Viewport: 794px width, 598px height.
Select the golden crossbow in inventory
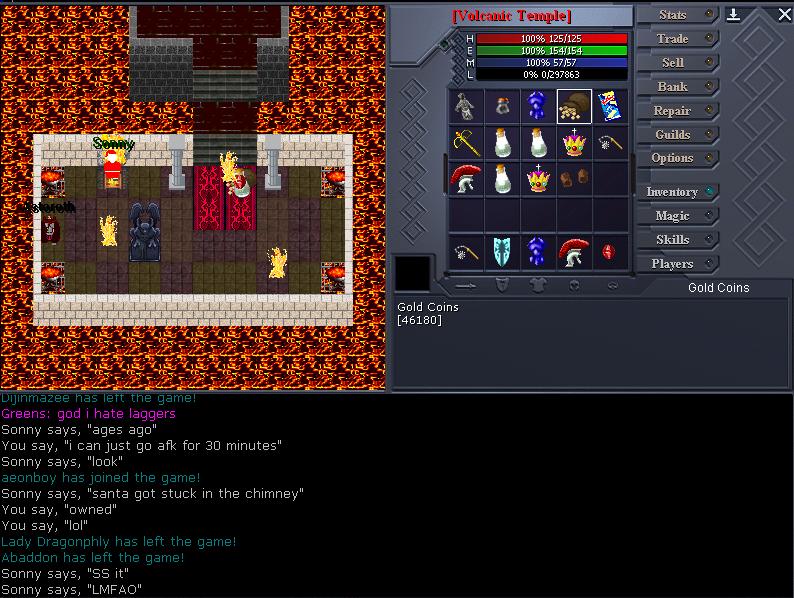[x=466, y=142]
